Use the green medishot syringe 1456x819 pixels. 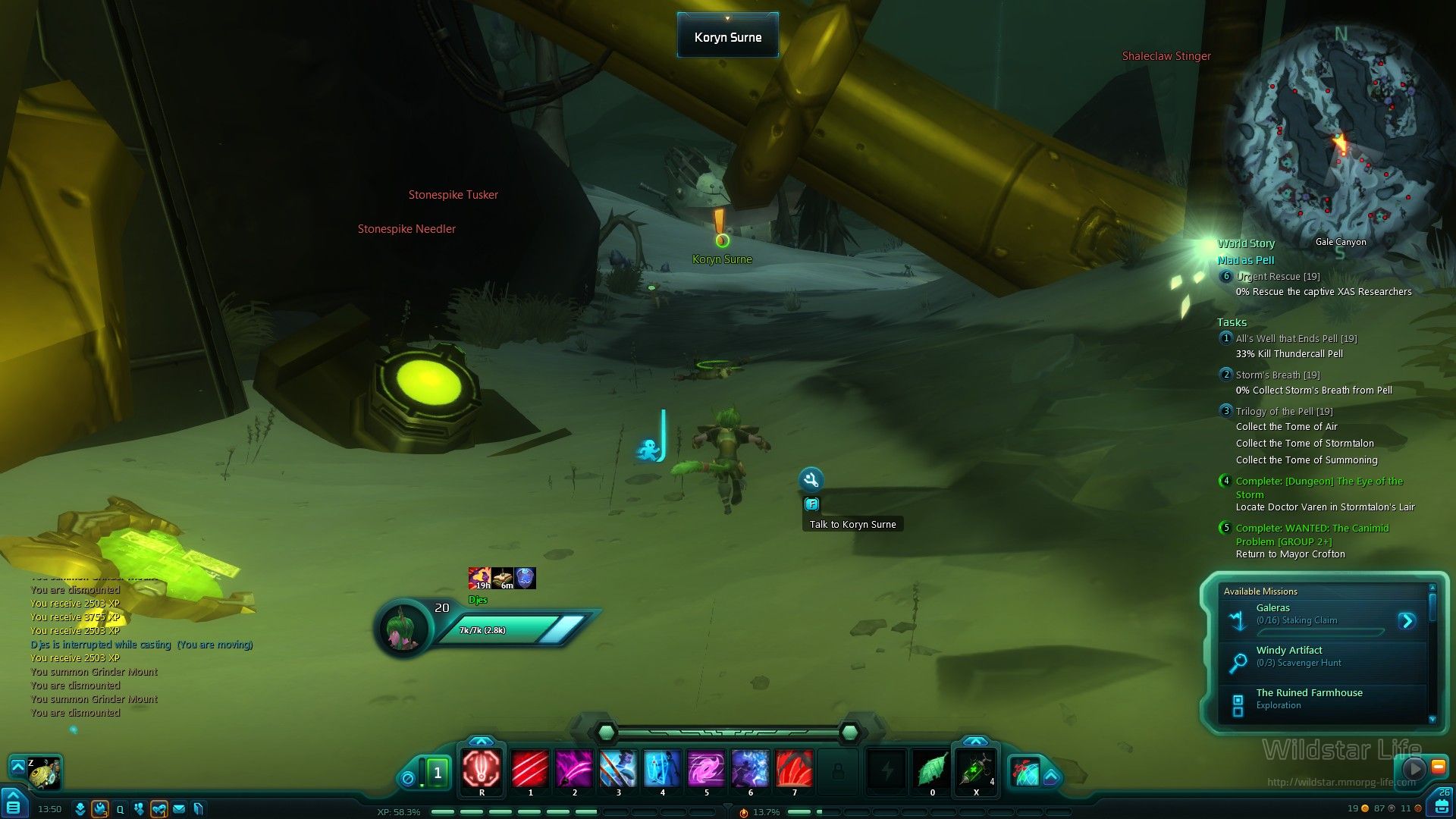click(x=975, y=769)
